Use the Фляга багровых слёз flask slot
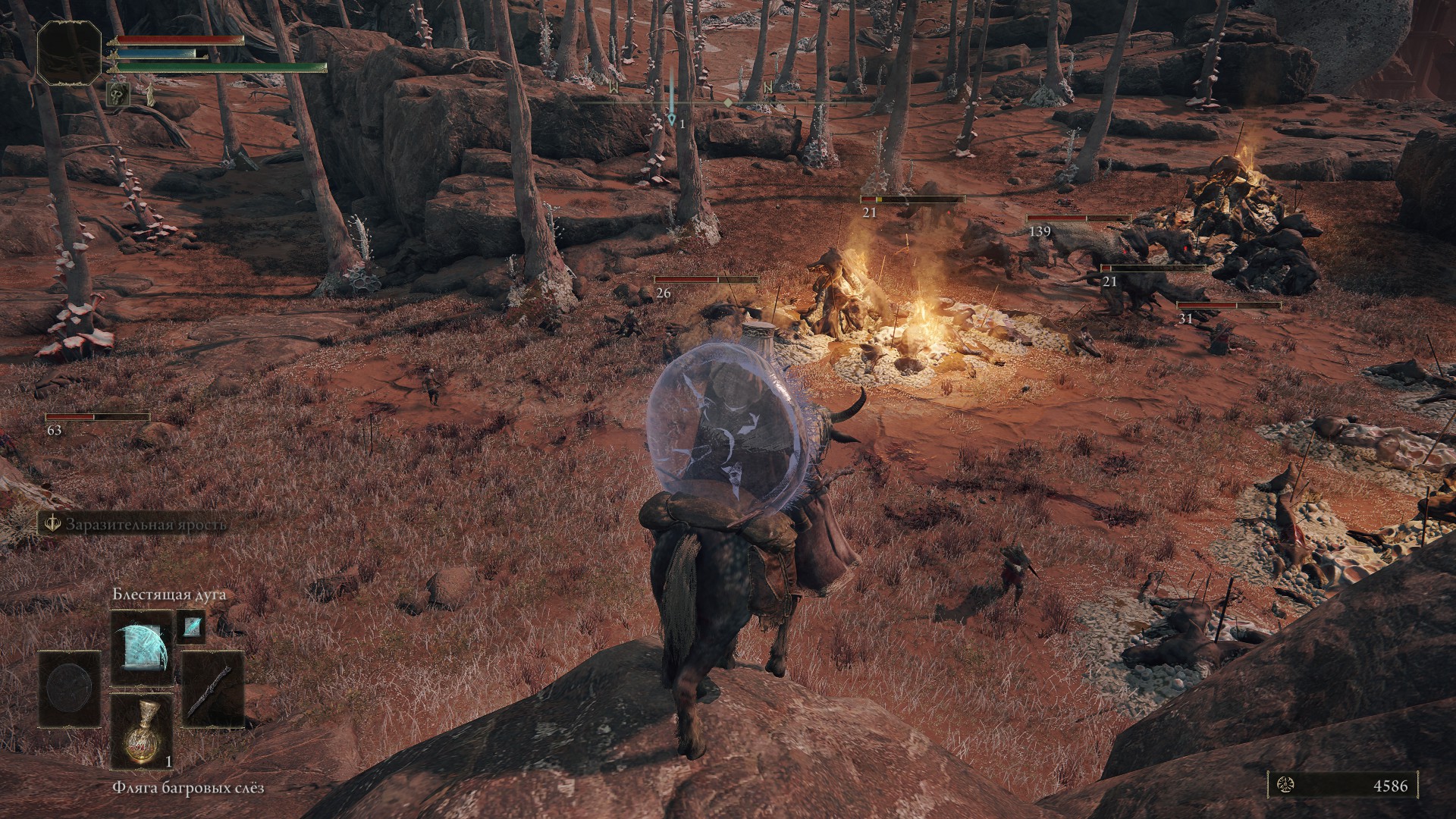This screenshot has width=1456, height=819. click(142, 730)
